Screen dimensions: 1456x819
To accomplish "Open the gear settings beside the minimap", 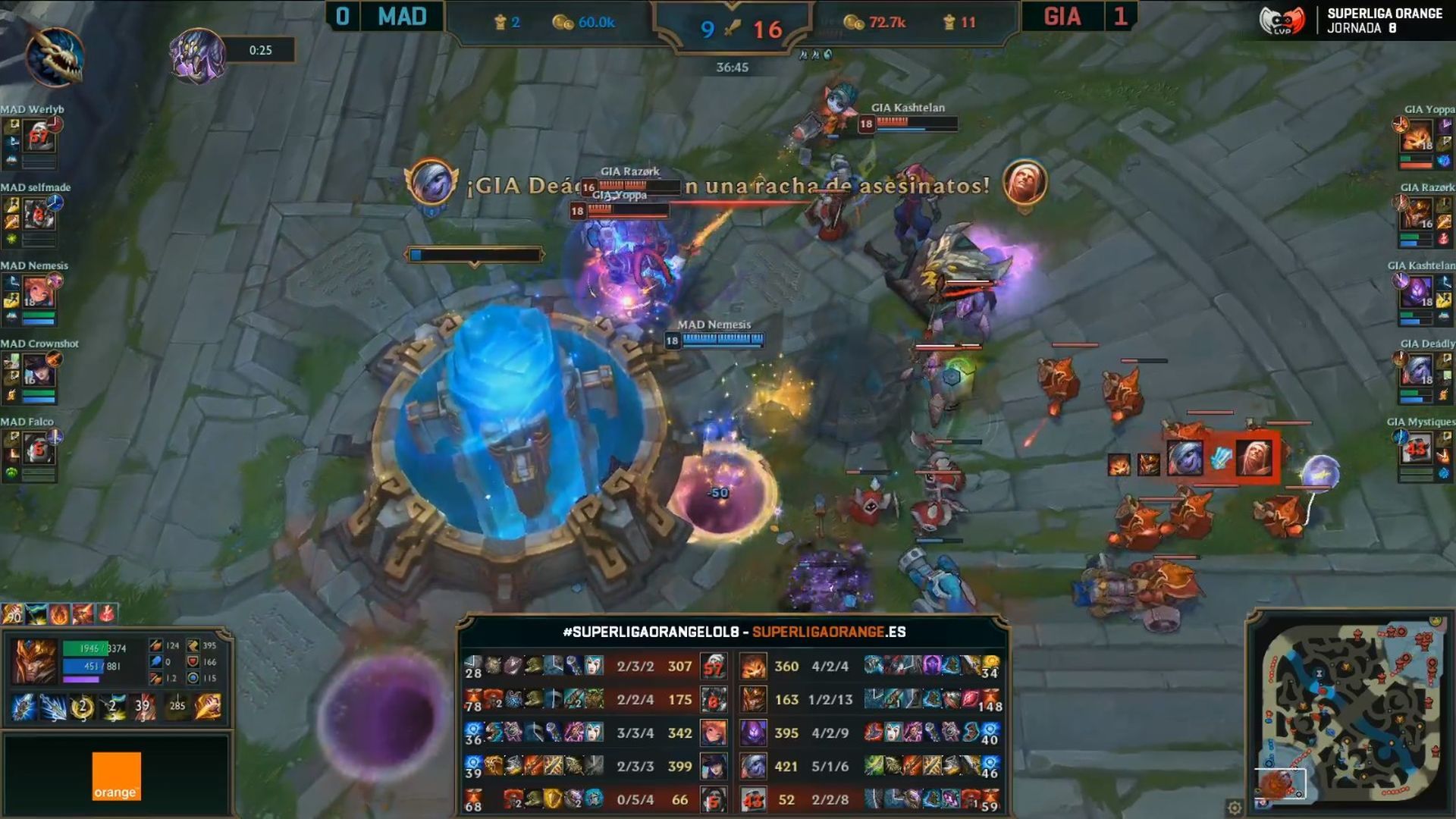I will pos(1235,807).
